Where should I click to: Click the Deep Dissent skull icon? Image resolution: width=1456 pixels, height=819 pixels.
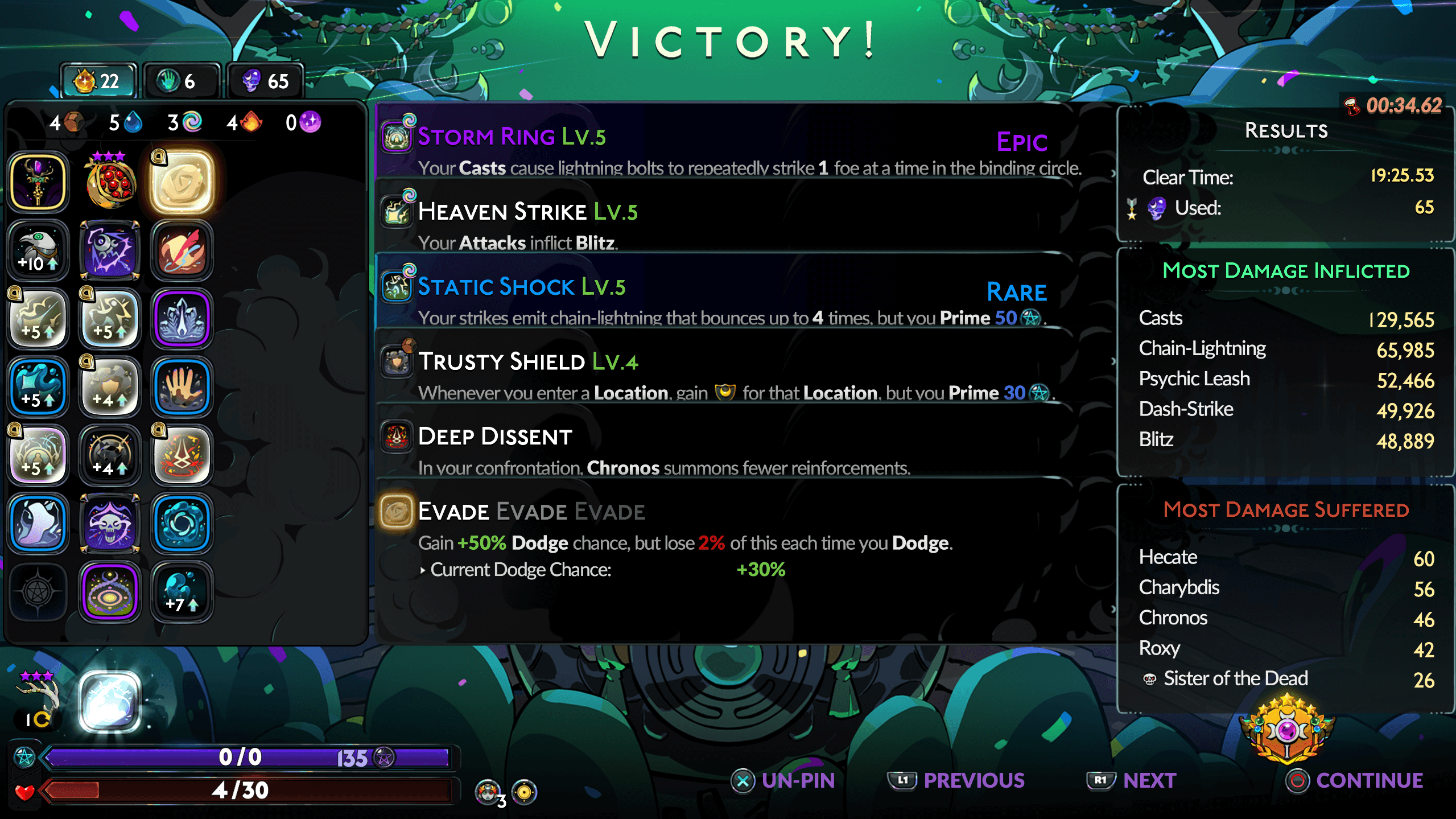point(397,437)
